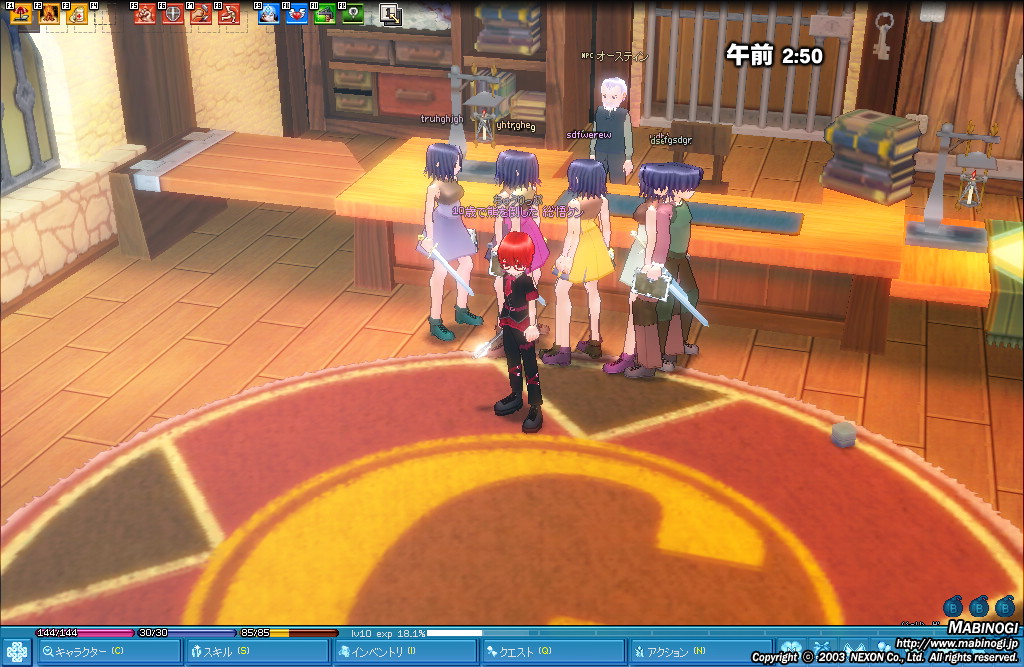Select the F9 blue skill icon
The width and height of the screenshot is (1024, 667).
(269, 14)
